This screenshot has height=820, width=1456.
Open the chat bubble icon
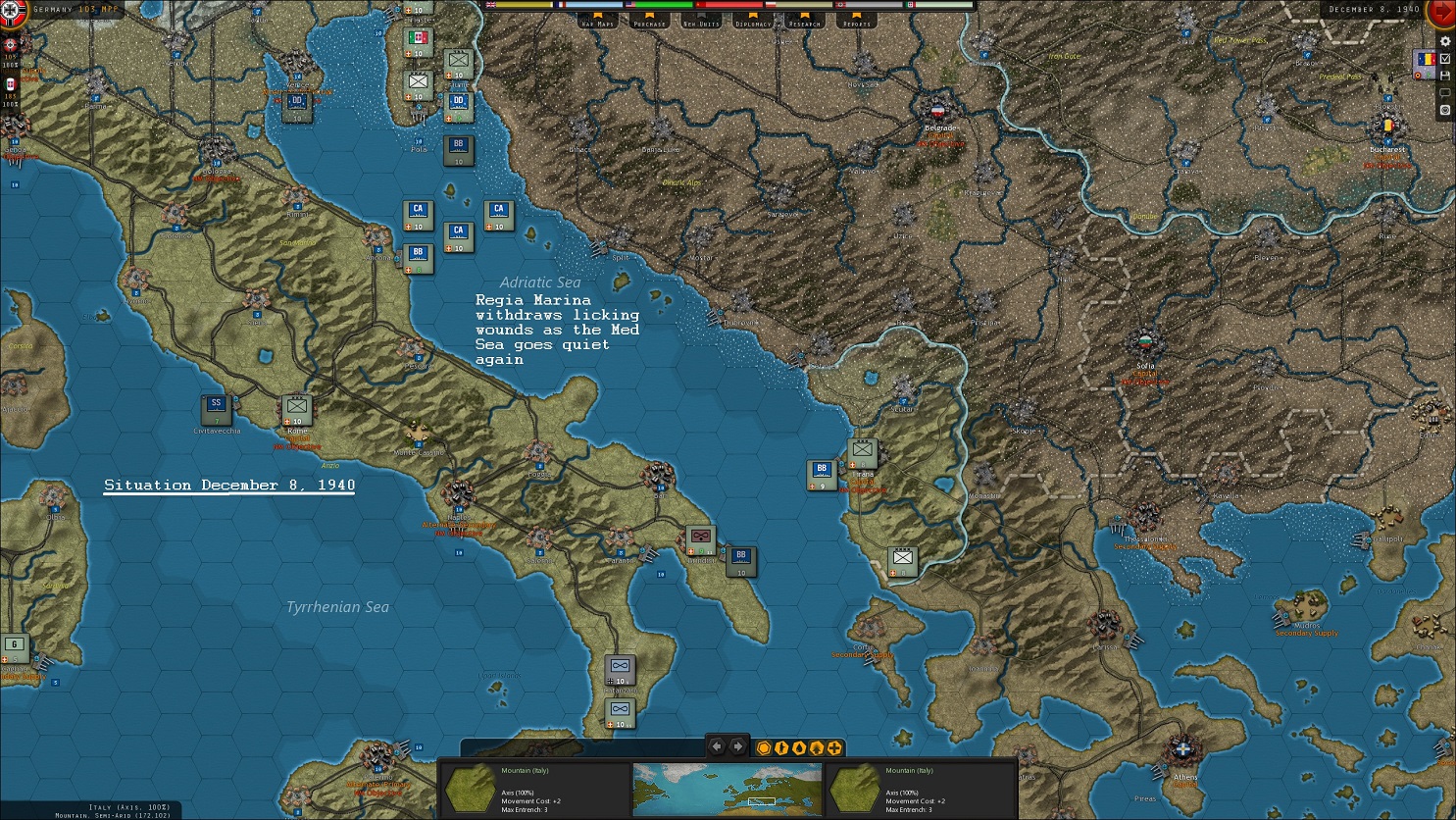[1444, 93]
